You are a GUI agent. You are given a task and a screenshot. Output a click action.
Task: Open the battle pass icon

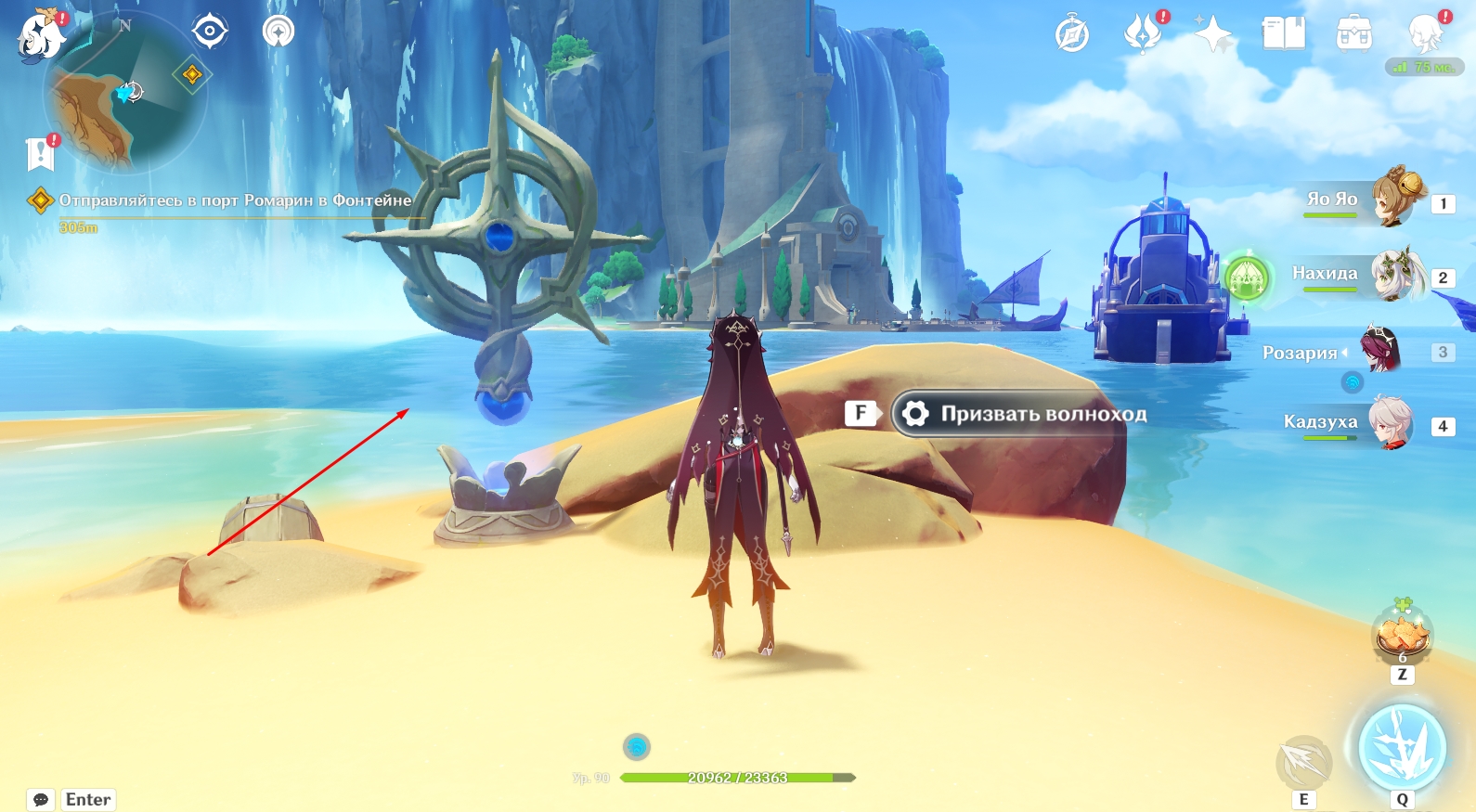(x=1143, y=34)
